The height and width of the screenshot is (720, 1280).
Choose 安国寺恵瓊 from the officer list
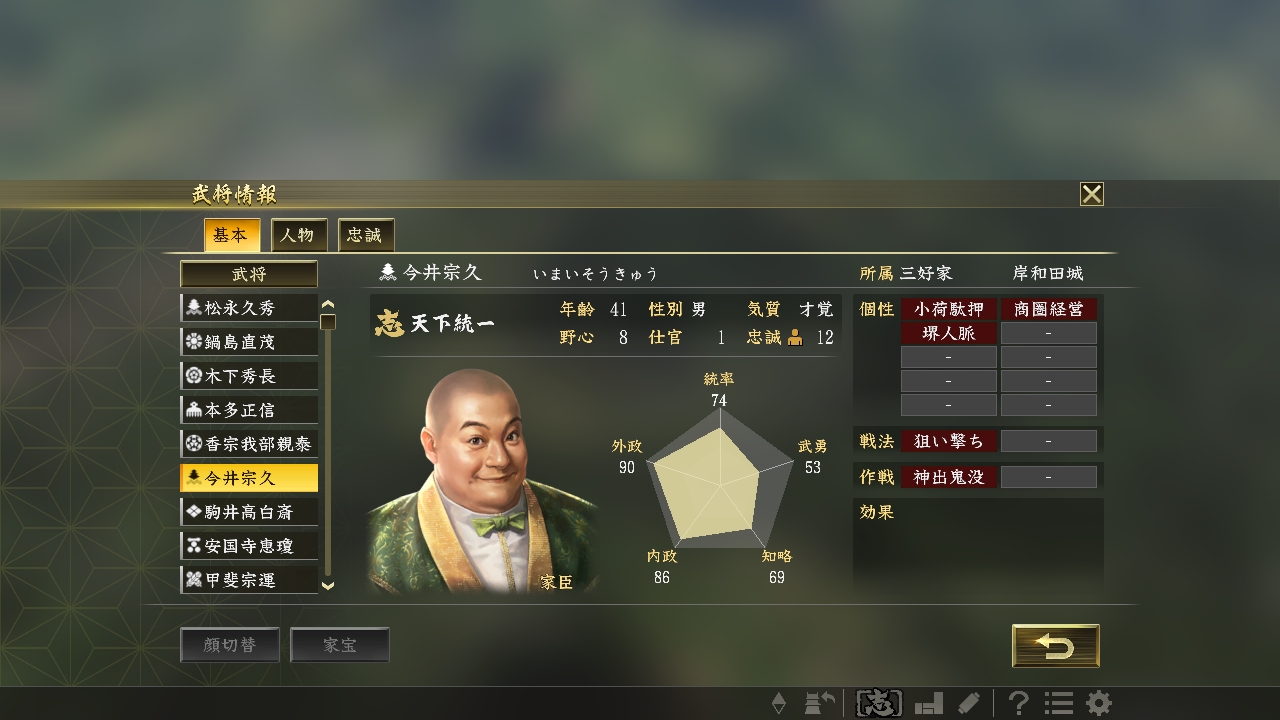[247, 544]
